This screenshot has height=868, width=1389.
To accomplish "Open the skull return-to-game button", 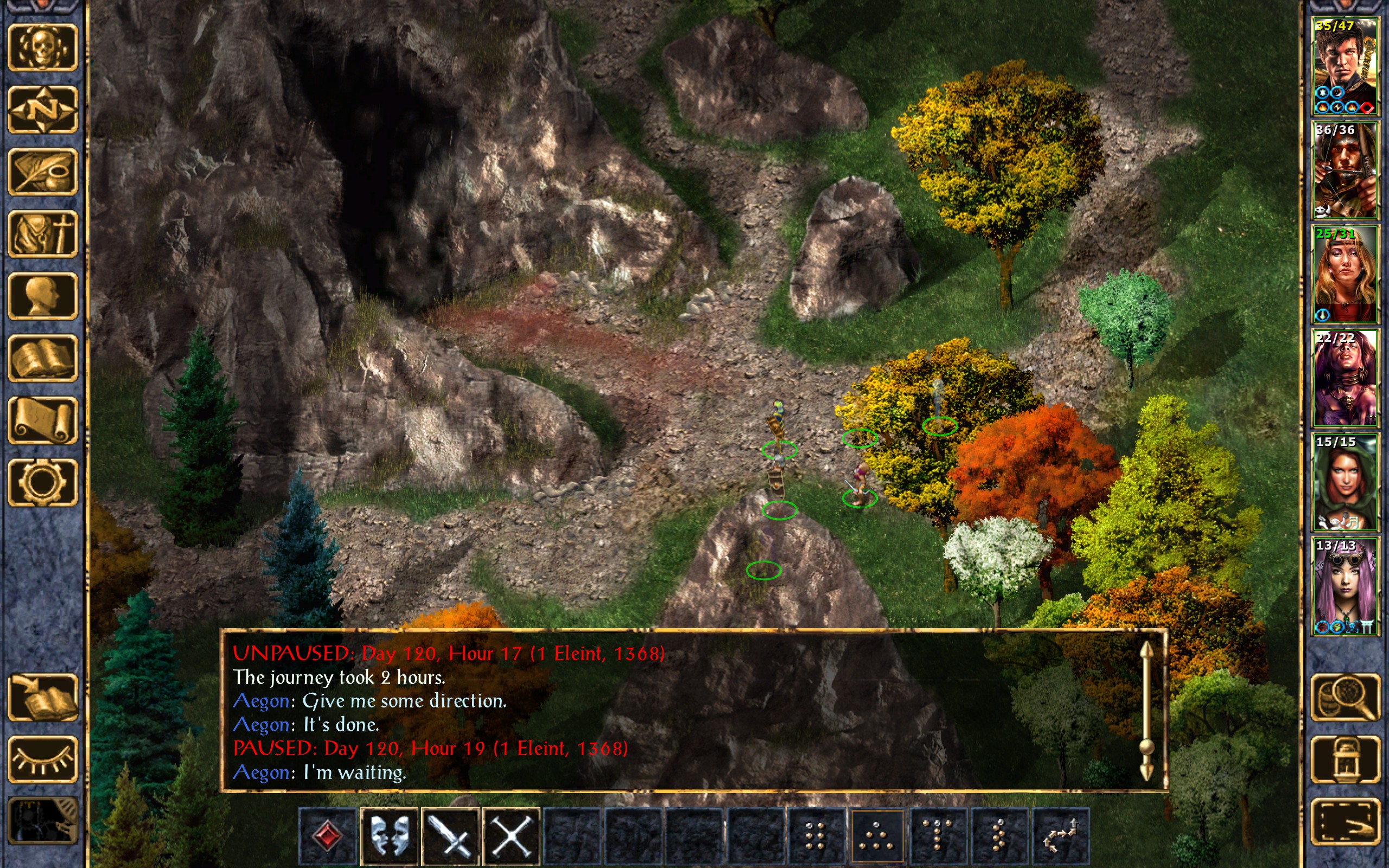I will point(42,48).
